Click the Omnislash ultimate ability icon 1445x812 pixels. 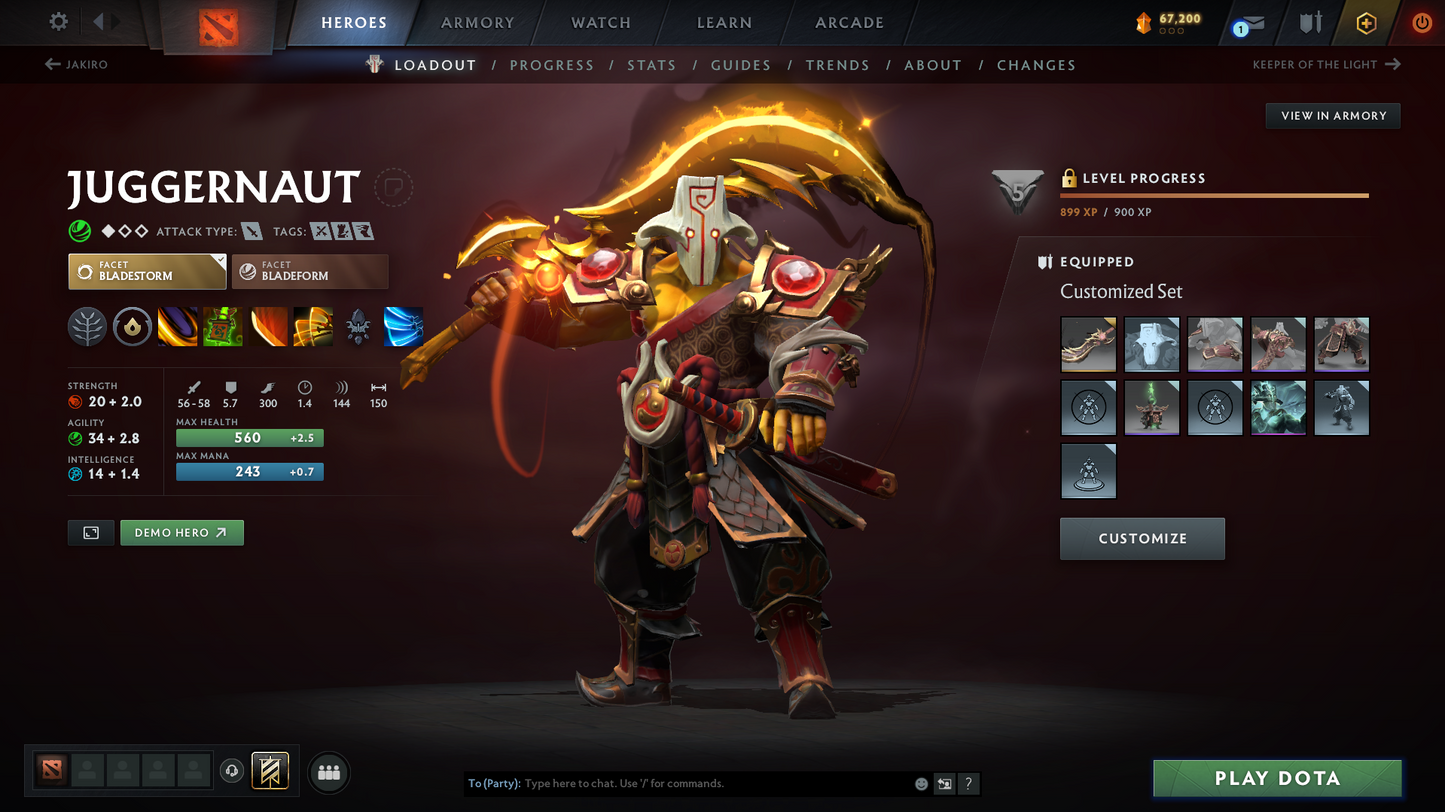pos(313,327)
